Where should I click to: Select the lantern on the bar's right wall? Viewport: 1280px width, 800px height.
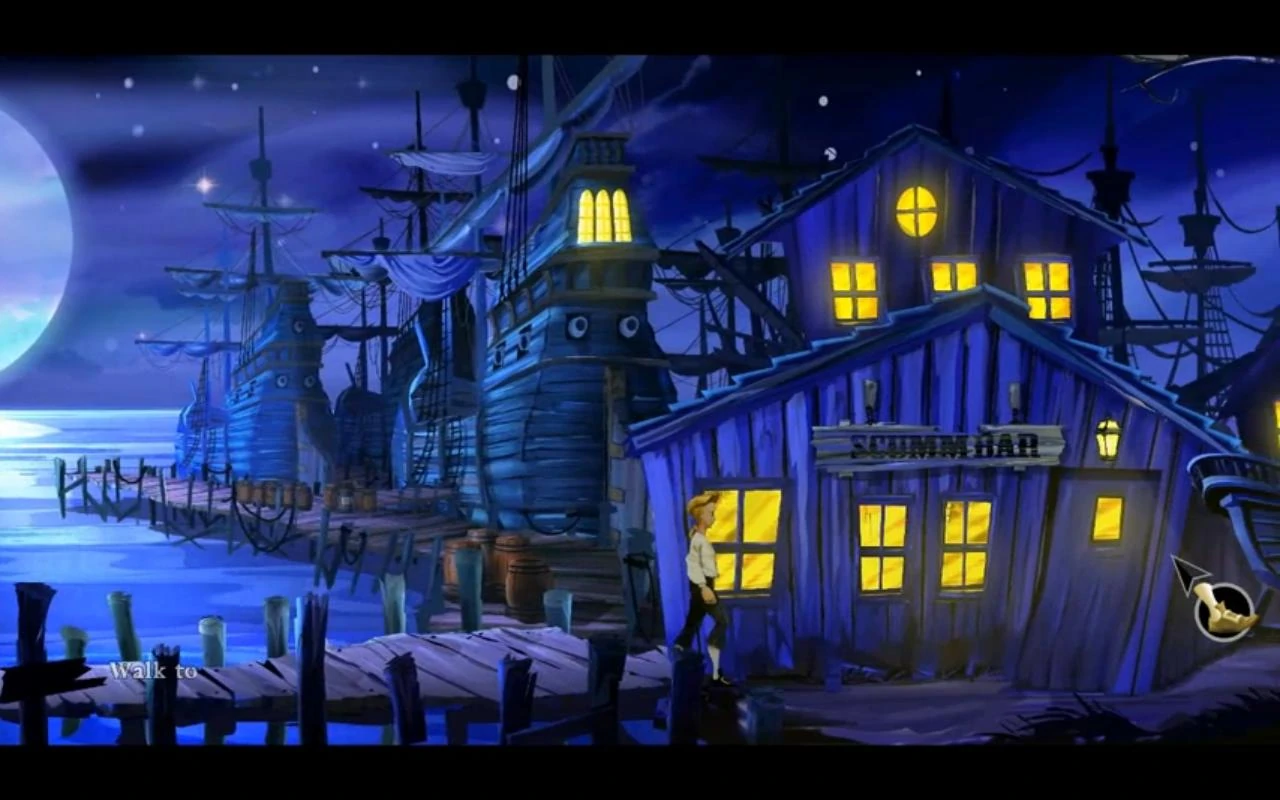[1108, 438]
